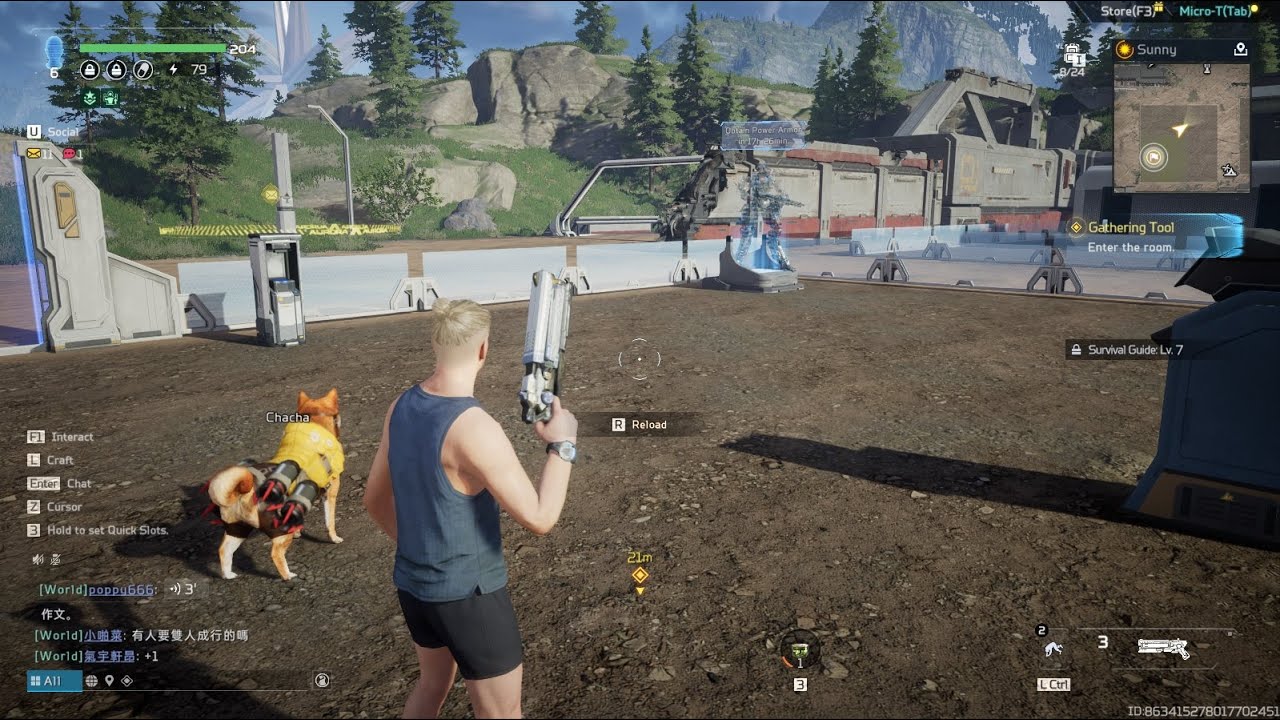Screen dimensions: 1280x720
Task: Open the backpack 8/24 icon
Action: (1073, 58)
